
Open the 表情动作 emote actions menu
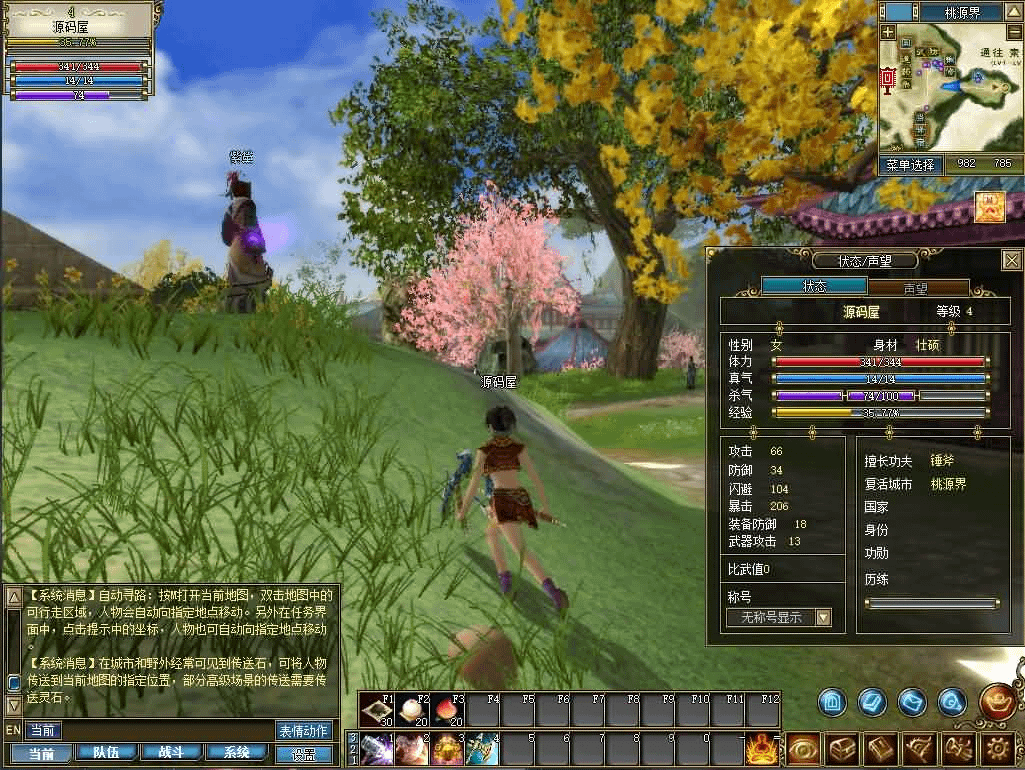pyautogui.click(x=303, y=730)
